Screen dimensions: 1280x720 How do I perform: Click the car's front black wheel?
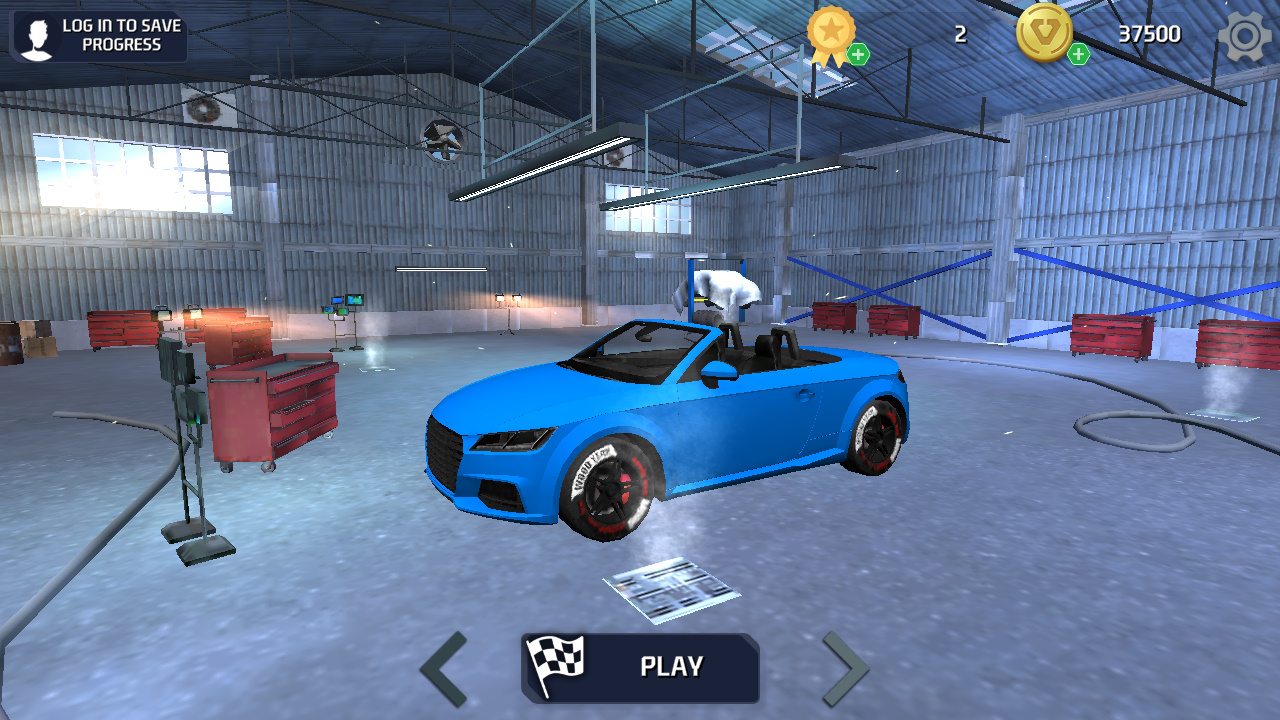[x=610, y=490]
